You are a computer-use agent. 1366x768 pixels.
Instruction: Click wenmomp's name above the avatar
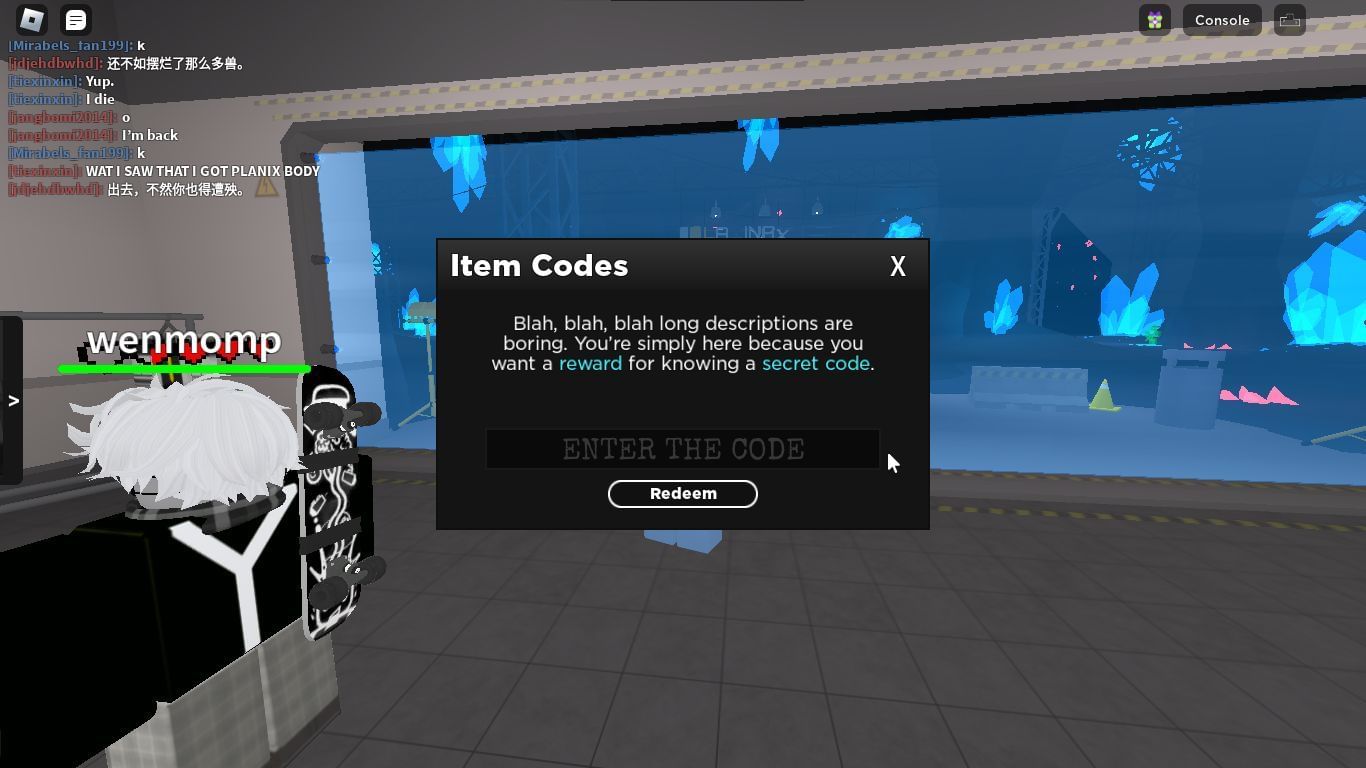(184, 342)
